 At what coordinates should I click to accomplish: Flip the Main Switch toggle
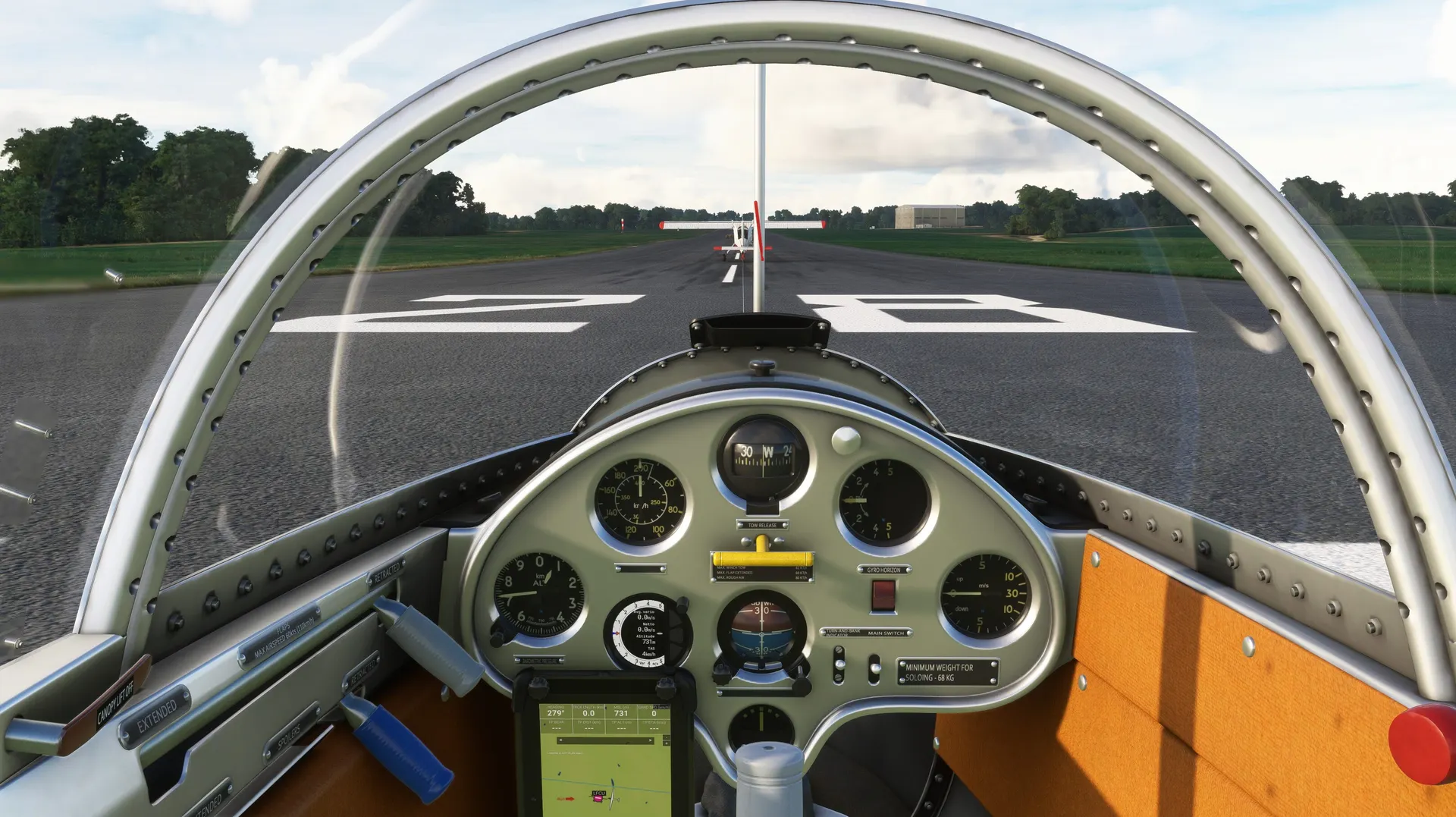pyautogui.click(x=874, y=668)
